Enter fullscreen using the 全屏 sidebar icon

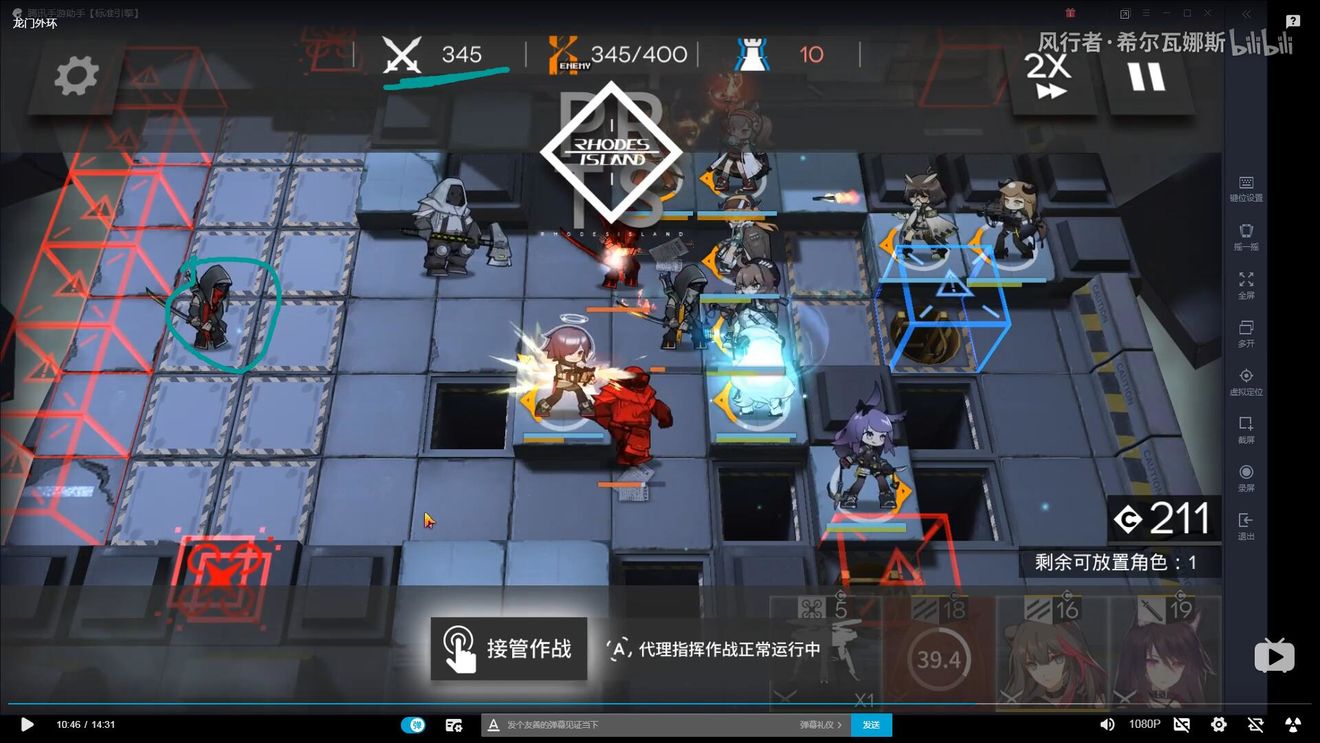(x=1246, y=280)
